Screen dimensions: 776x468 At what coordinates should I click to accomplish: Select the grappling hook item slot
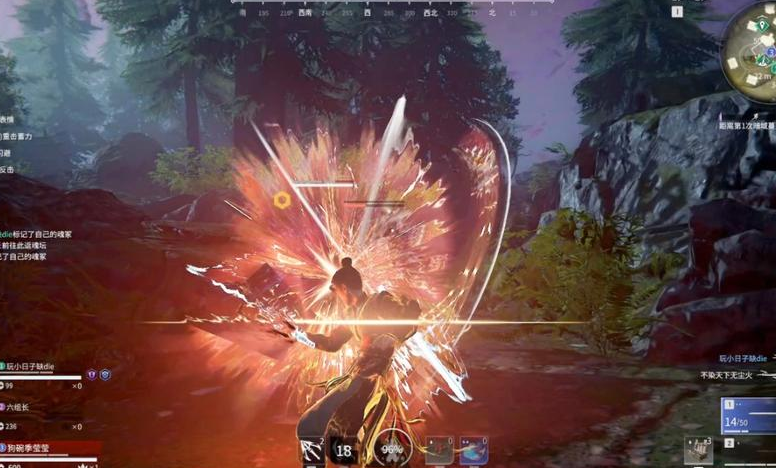[312, 450]
